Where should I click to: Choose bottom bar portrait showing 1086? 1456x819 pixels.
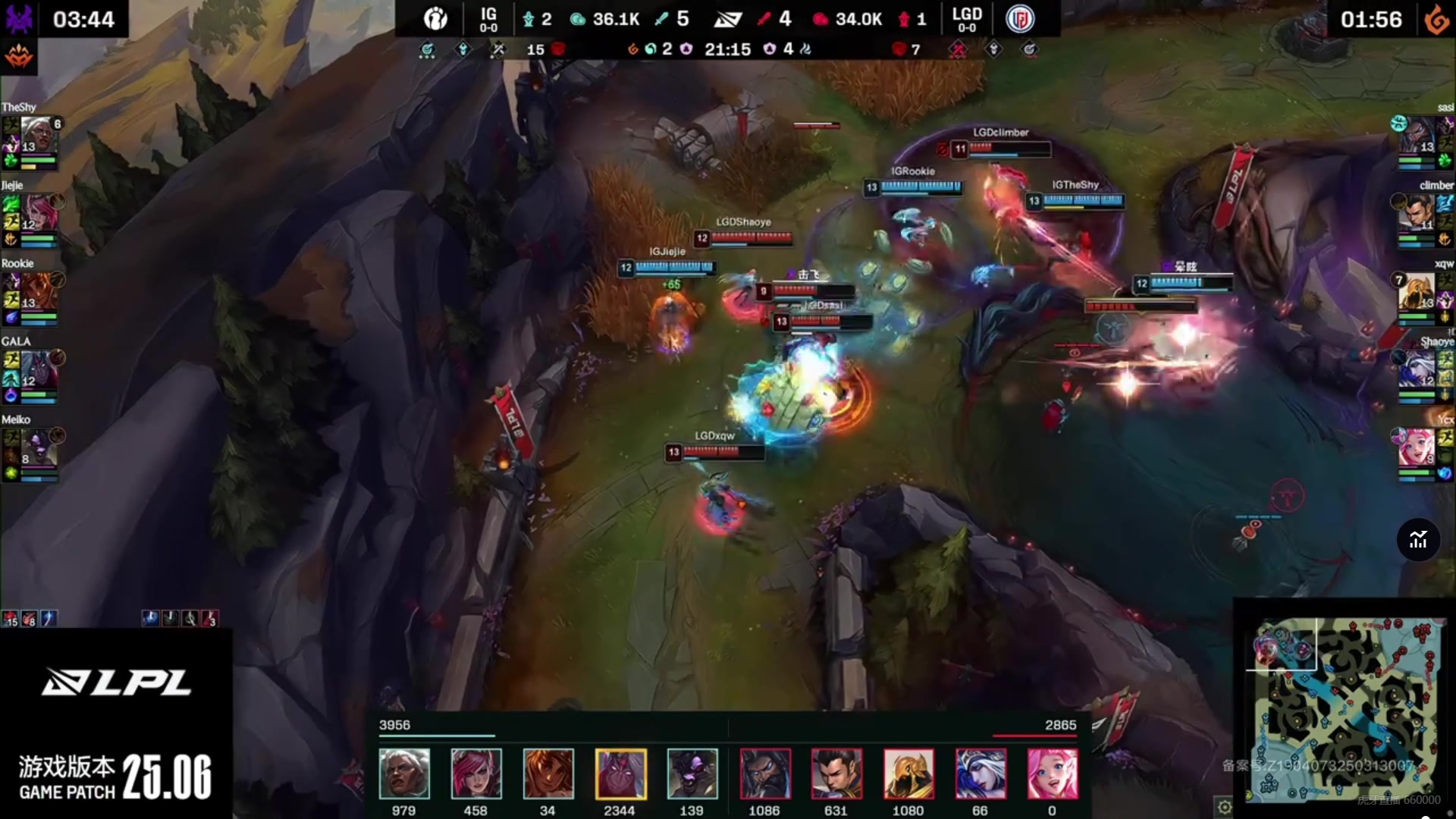[x=765, y=773]
